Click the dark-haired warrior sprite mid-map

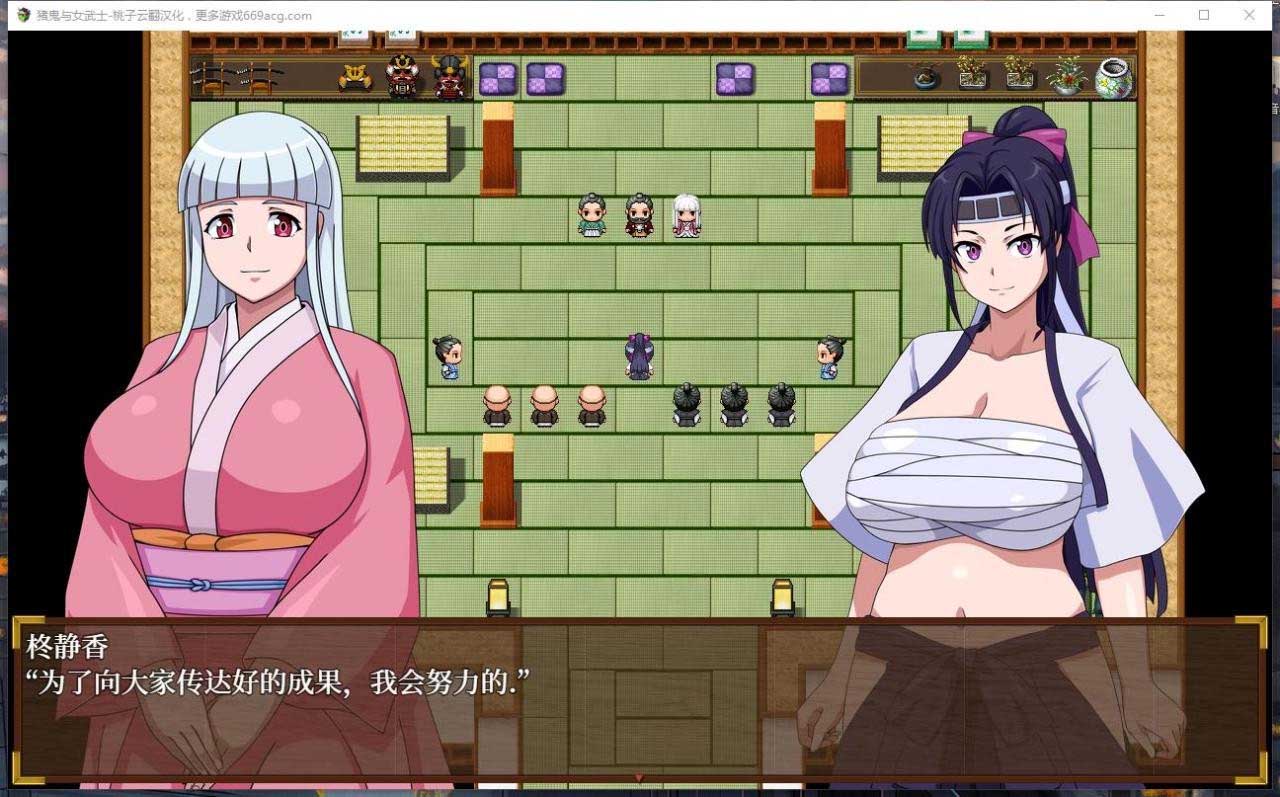pos(637,355)
